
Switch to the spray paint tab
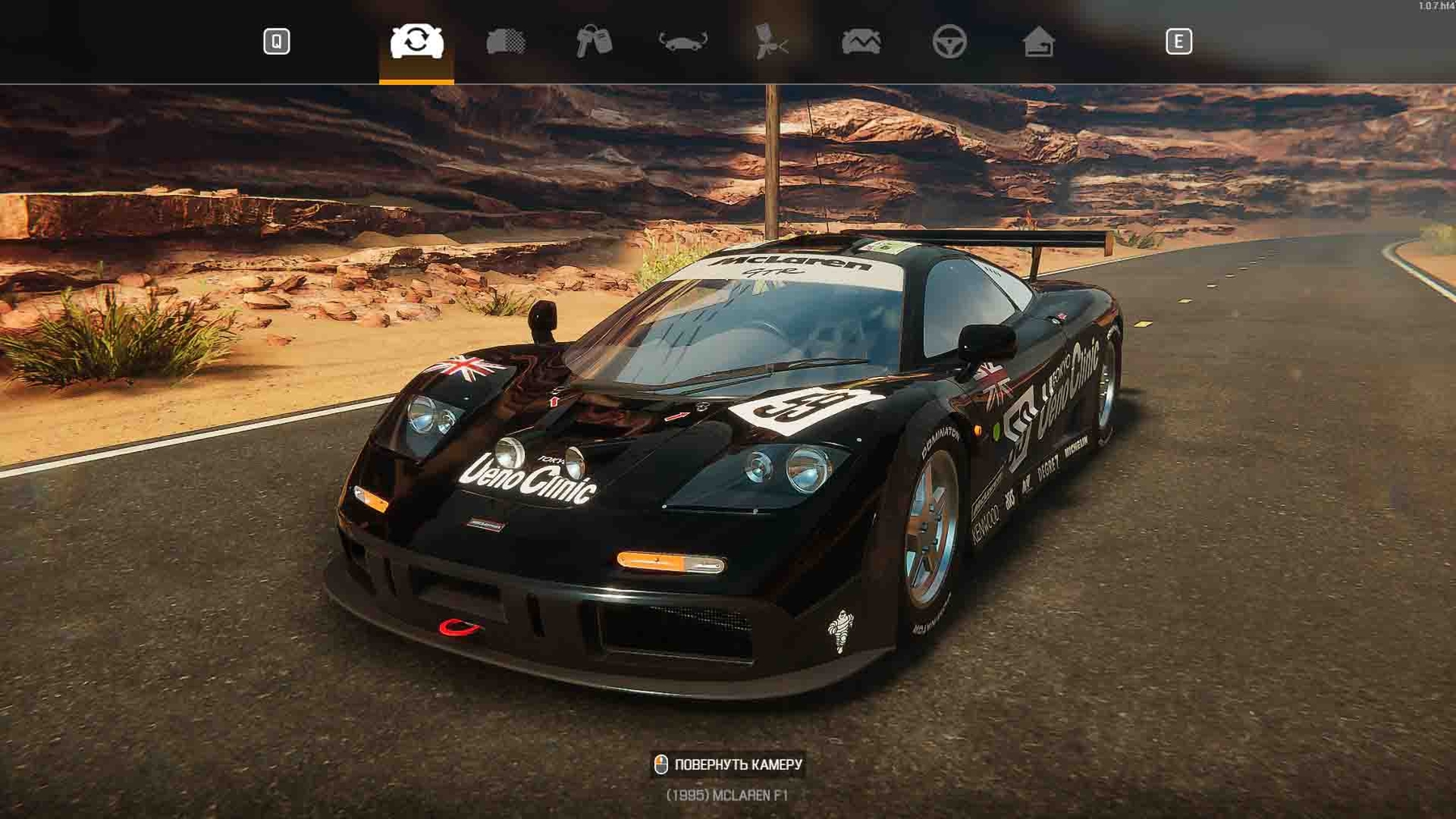[x=771, y=41]
